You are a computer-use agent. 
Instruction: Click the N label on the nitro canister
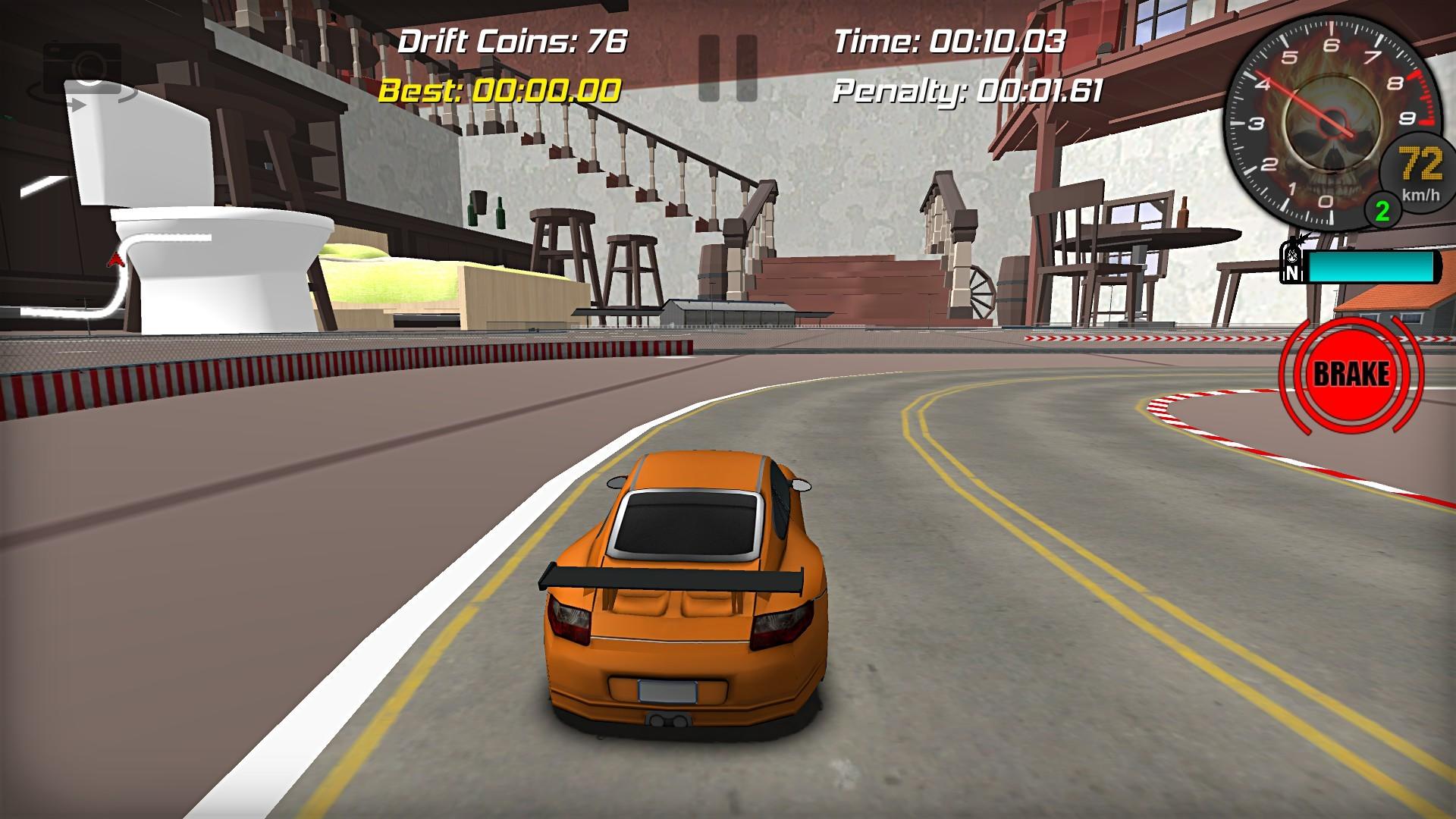click(x=1291, y=271)
